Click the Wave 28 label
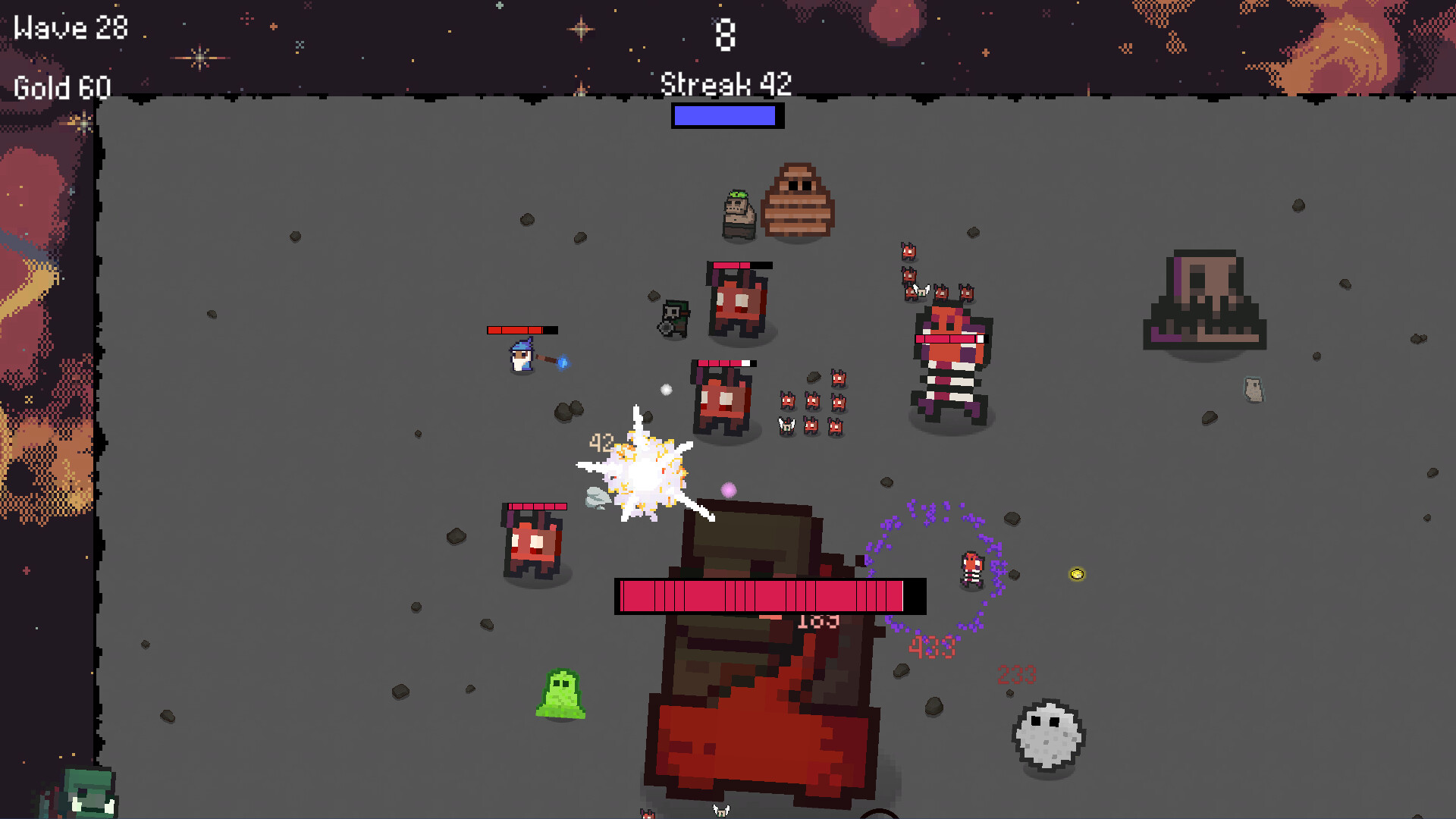Image resolution: width=1456 pixels, height=819 pixels. (72, 28)
